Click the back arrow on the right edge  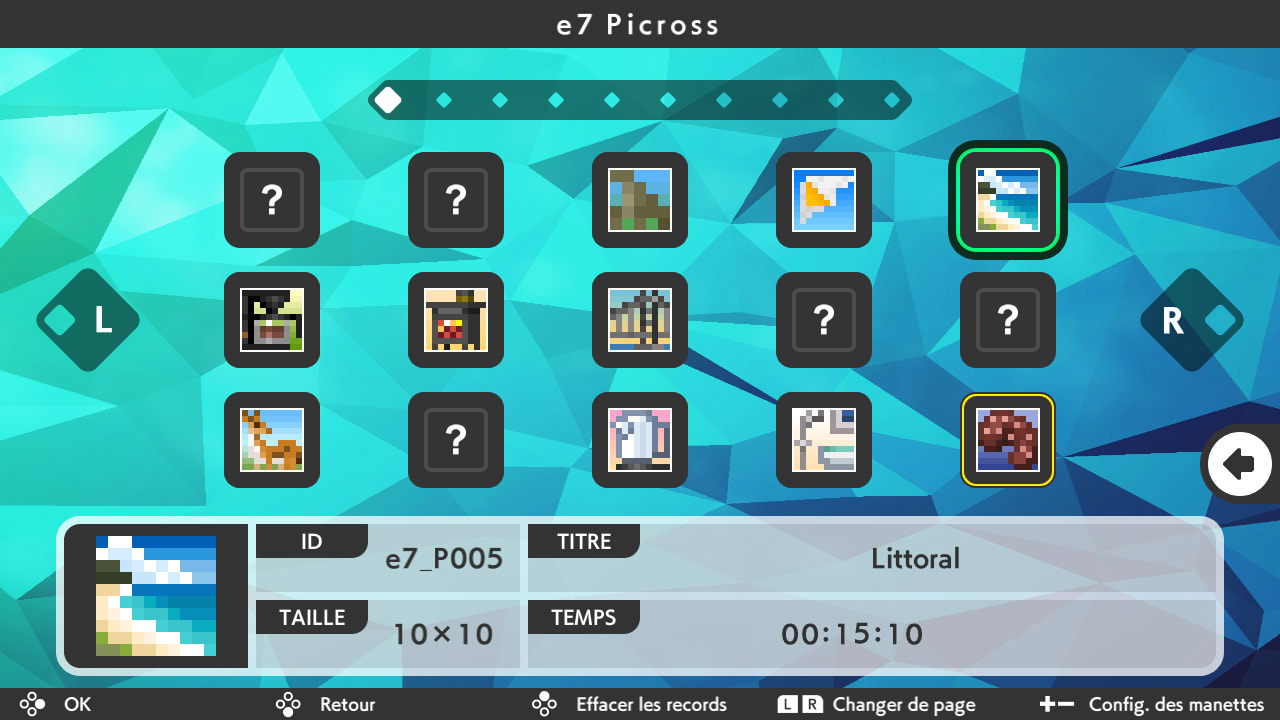[x=1240, y=464]
